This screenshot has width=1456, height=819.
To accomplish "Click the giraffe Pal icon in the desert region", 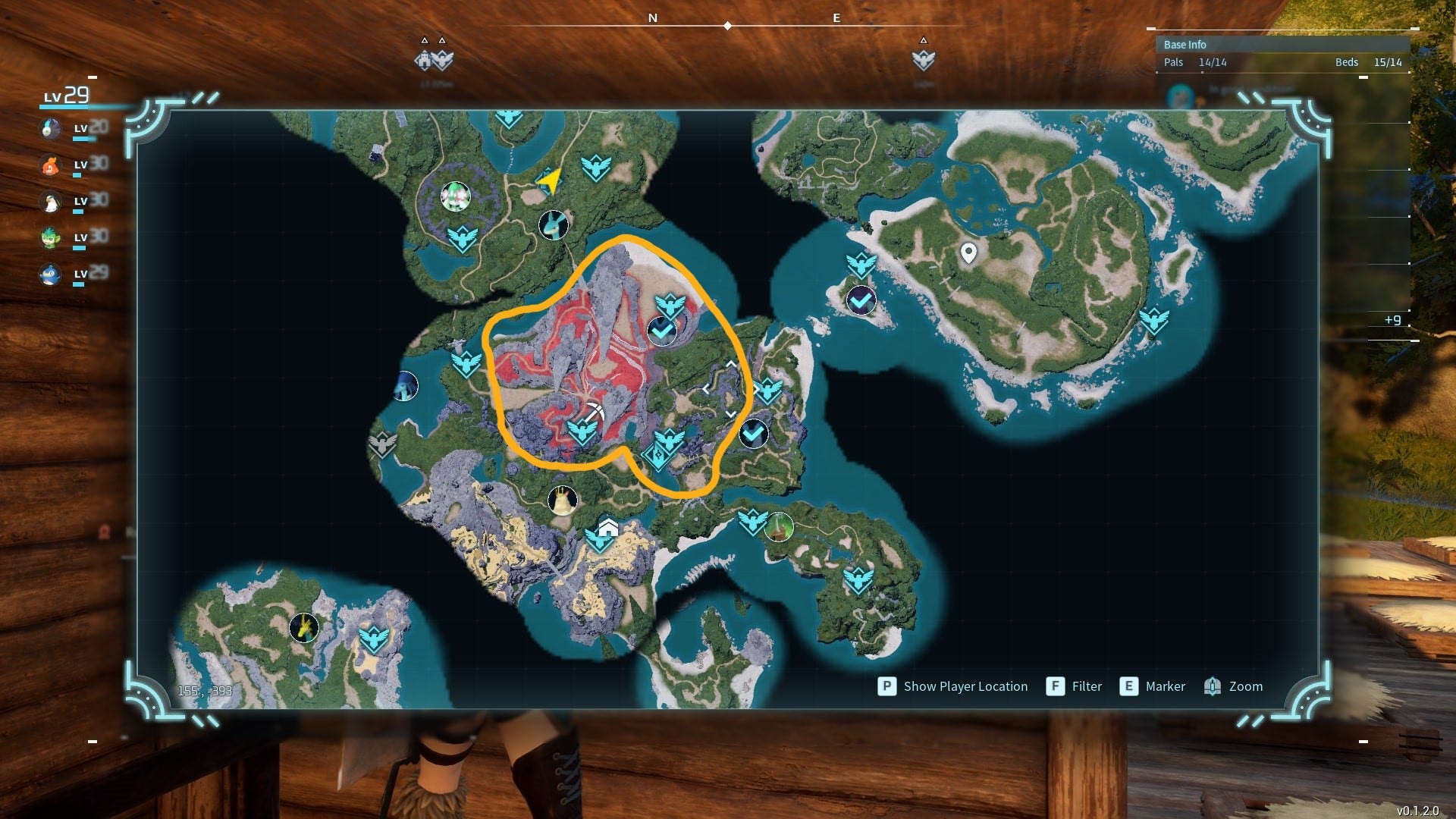I will (303, 628).
